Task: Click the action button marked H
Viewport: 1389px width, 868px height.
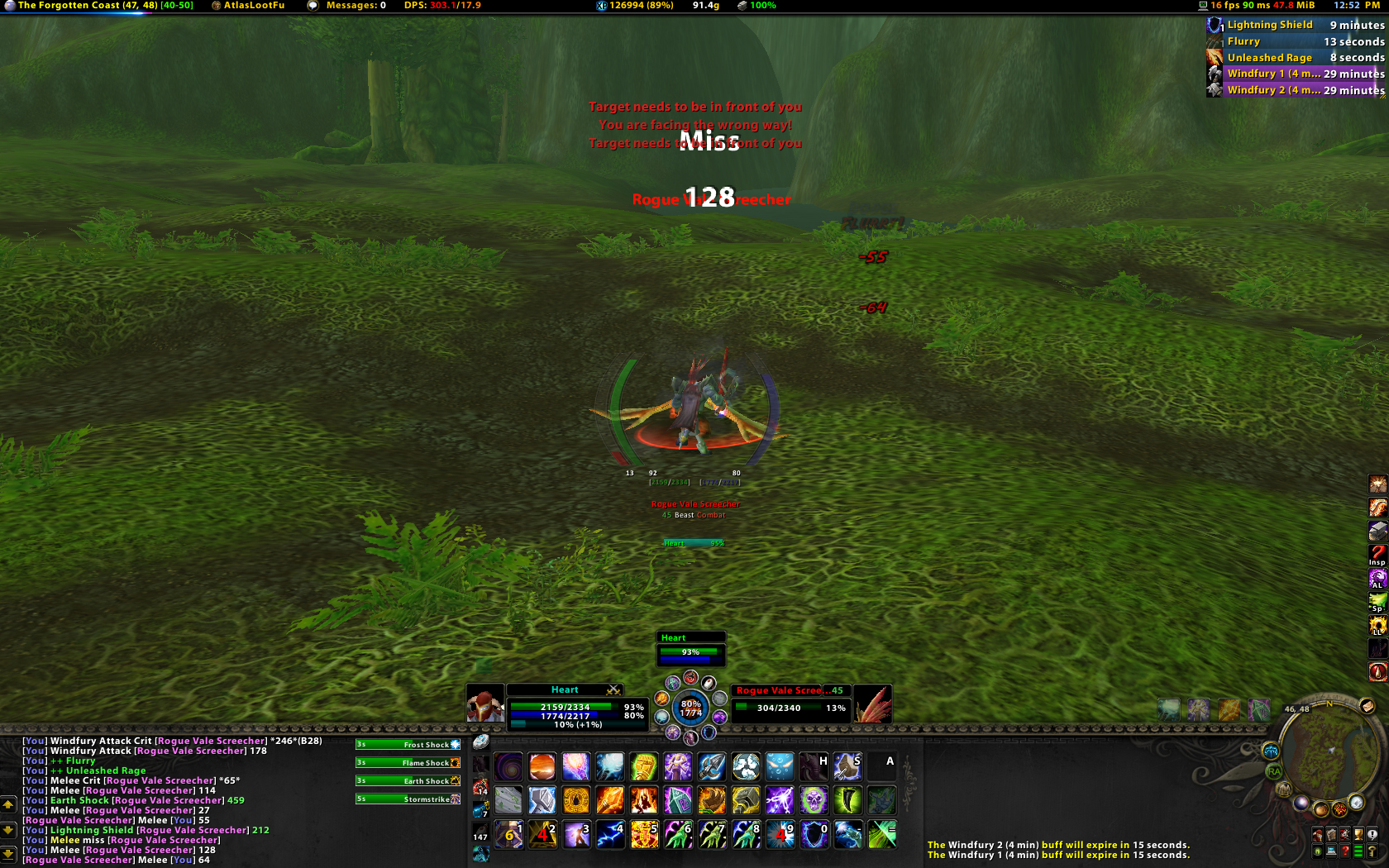Action: 814,766
